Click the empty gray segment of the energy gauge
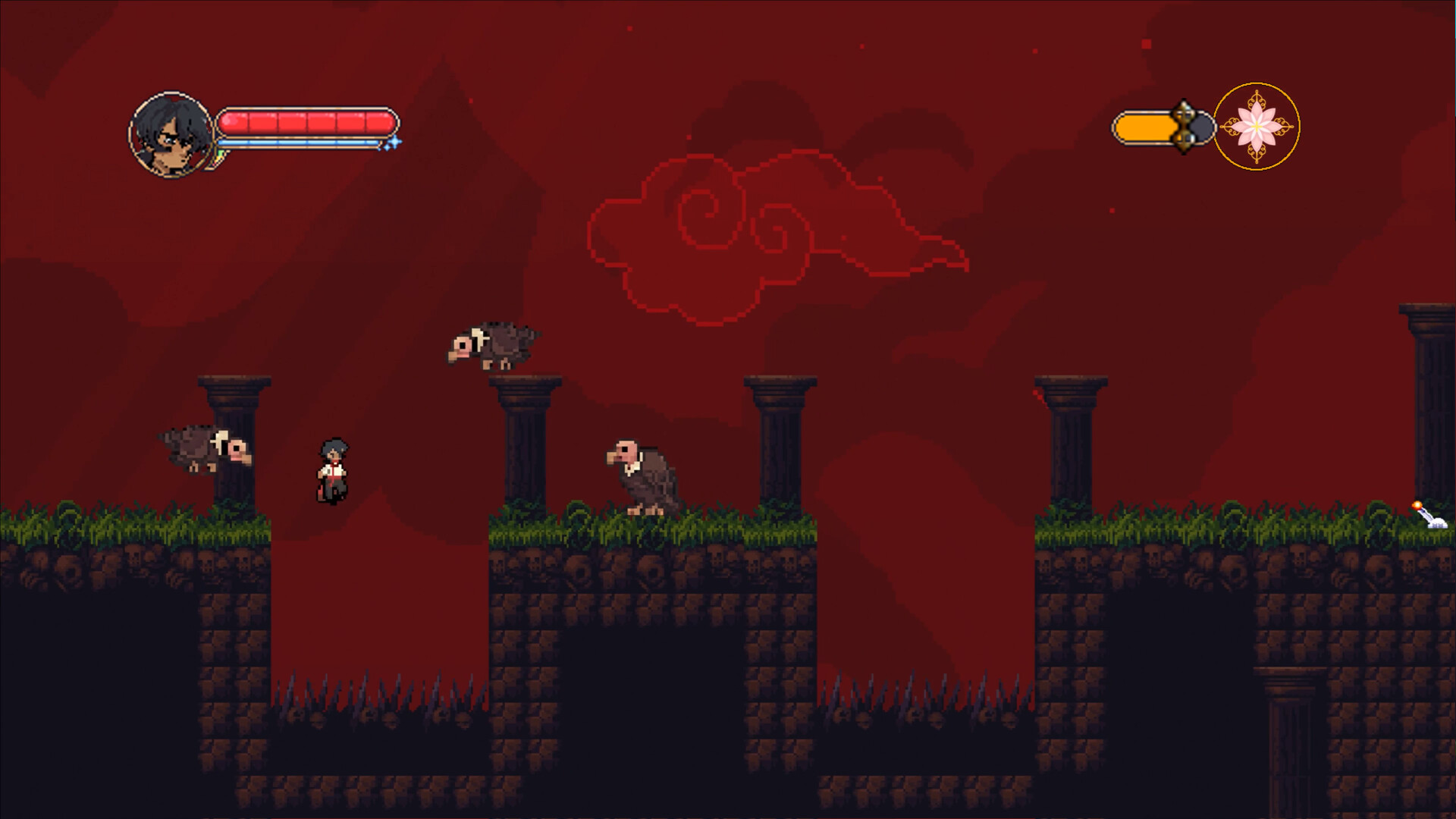This screenshot has width=1456, height=819. (1201, 127)
